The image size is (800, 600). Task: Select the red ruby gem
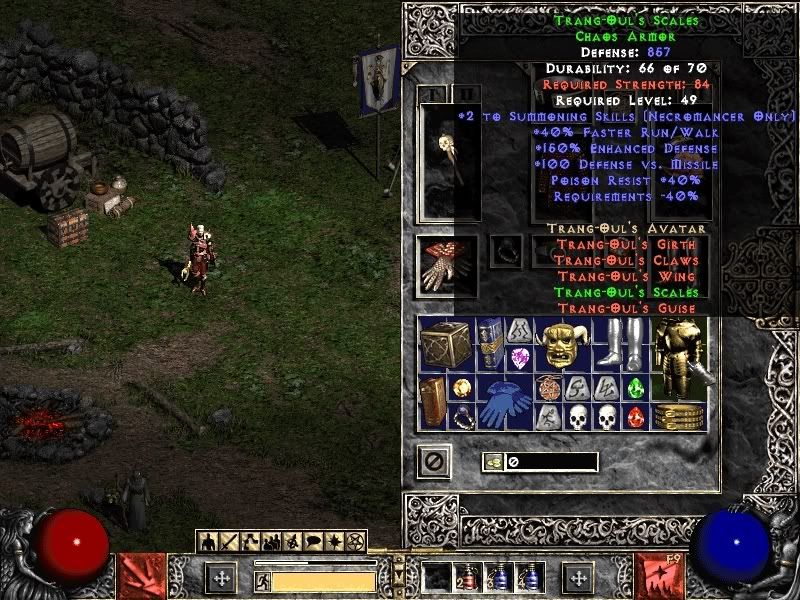click(x=635, y=417)
